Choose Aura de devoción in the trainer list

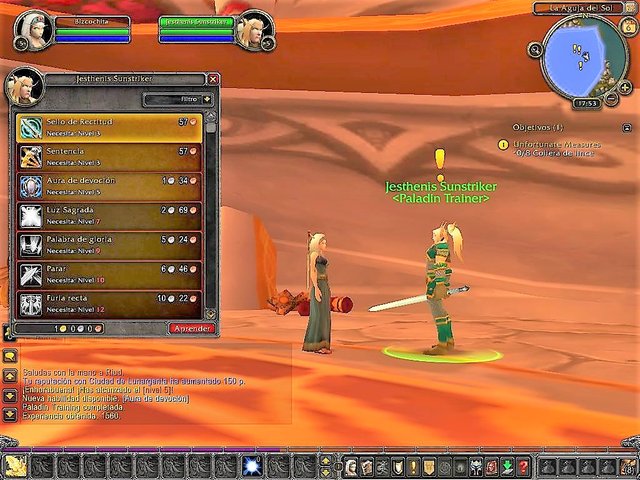point(109,185)
